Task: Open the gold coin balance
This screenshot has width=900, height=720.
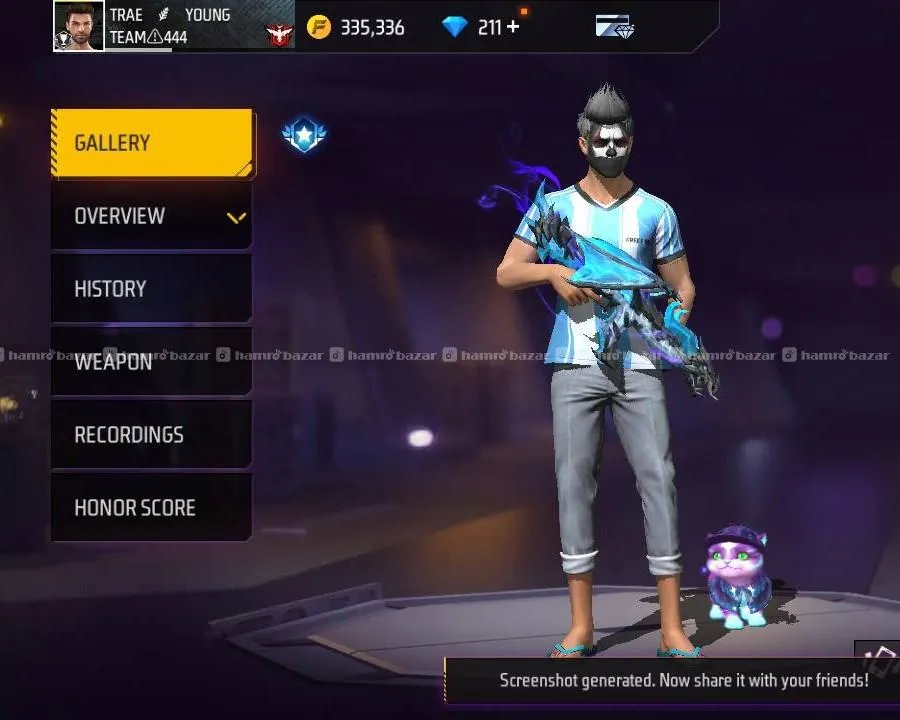Action: point(356,27)
